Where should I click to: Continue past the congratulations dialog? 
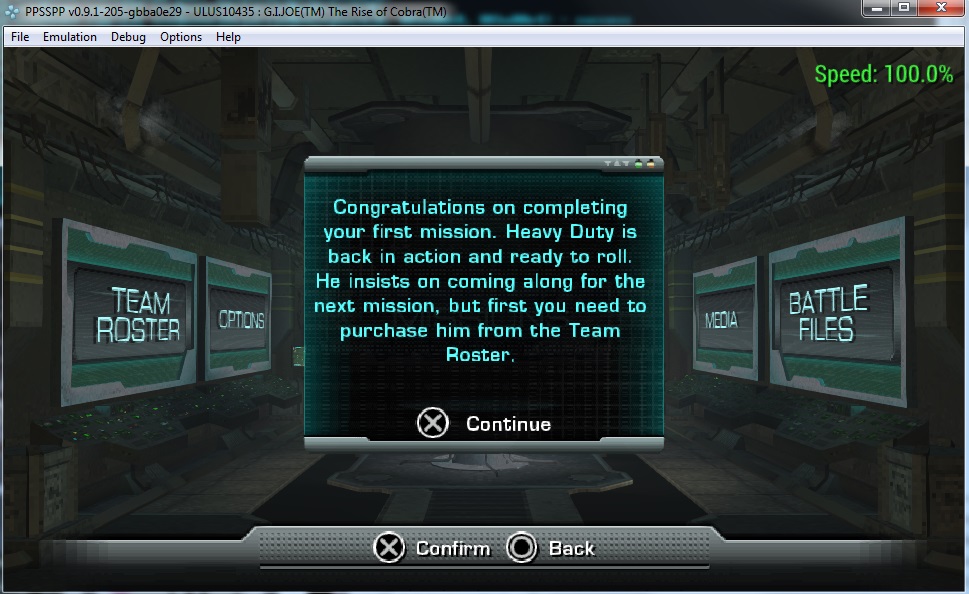point(485,424)
